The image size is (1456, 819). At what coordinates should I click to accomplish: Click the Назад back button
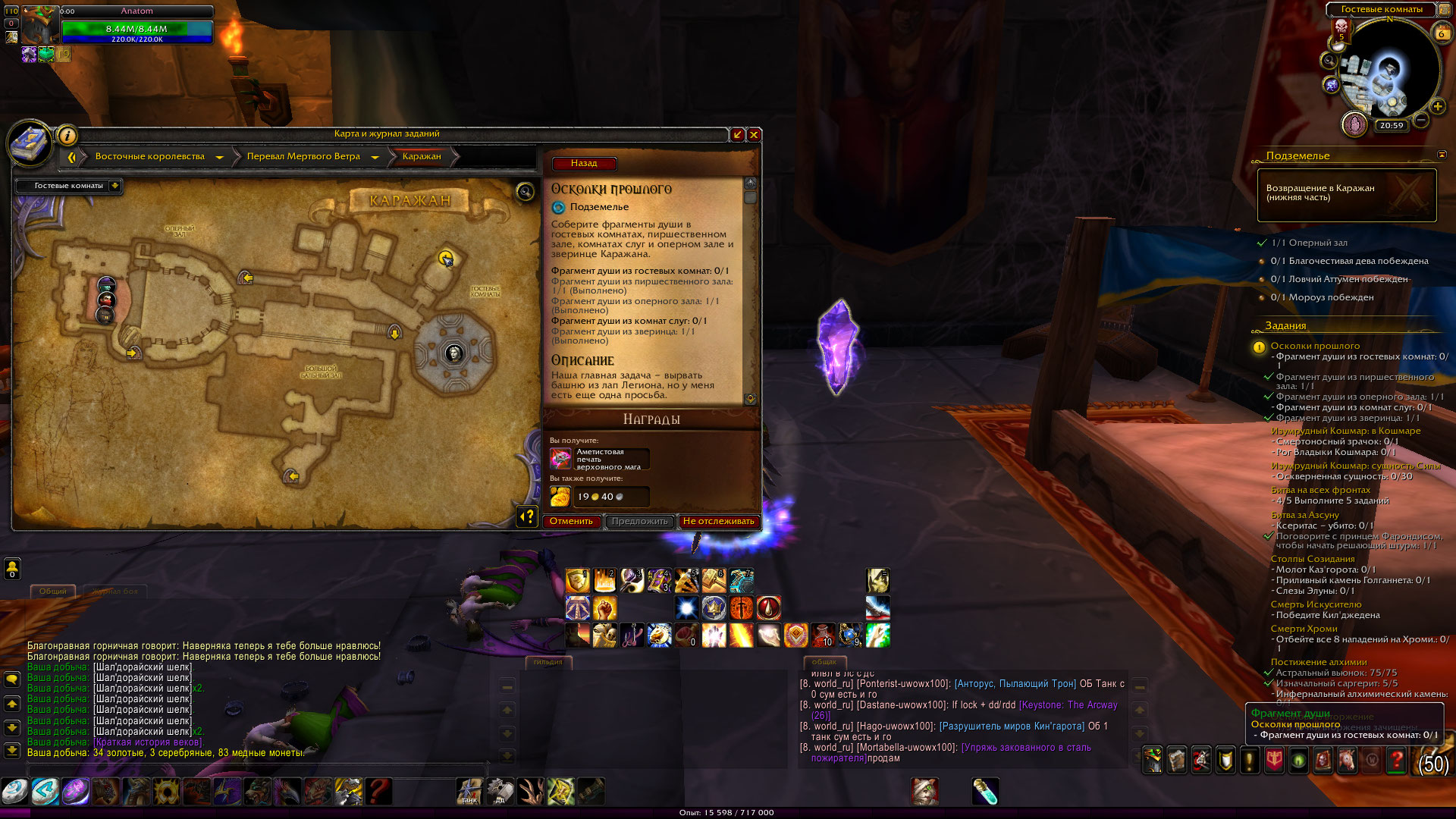584,164
